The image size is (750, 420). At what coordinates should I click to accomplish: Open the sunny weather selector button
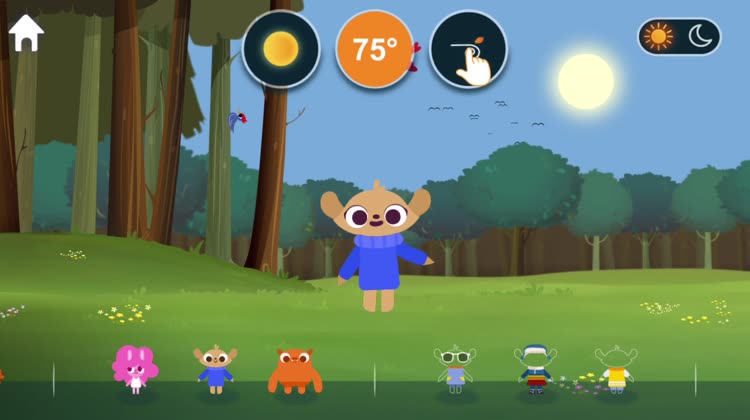281,49
